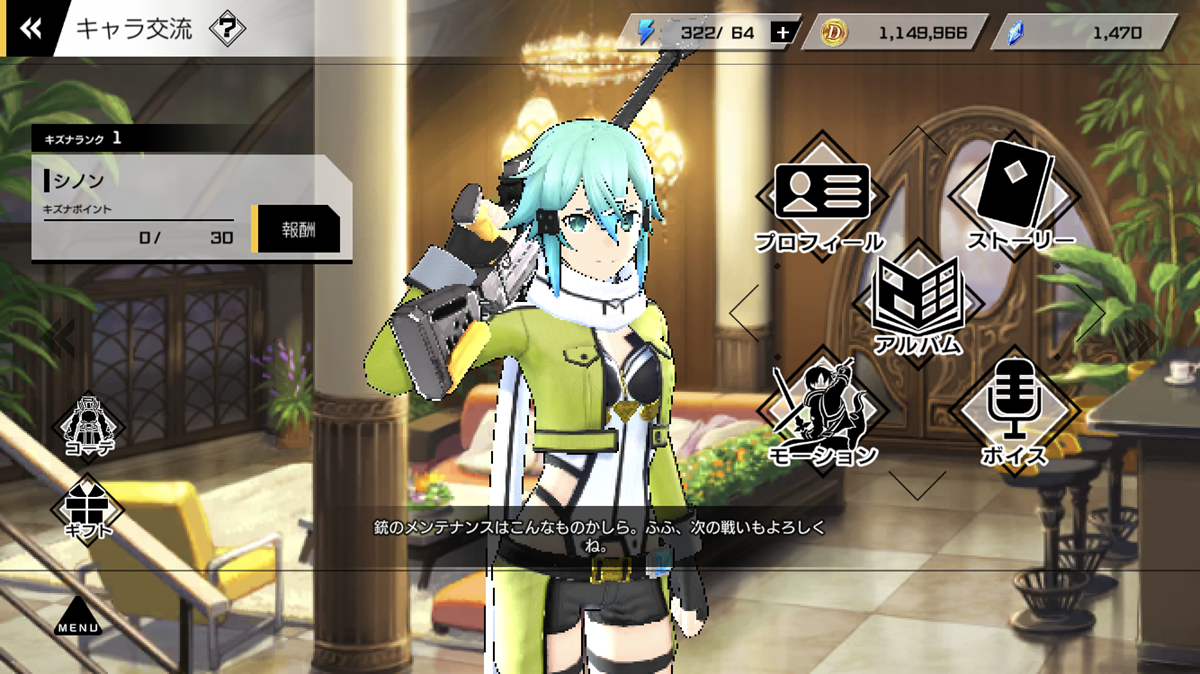Open the モーション motion menu
The width and height of the screenshot is (1200, 674).
point(822,411)
